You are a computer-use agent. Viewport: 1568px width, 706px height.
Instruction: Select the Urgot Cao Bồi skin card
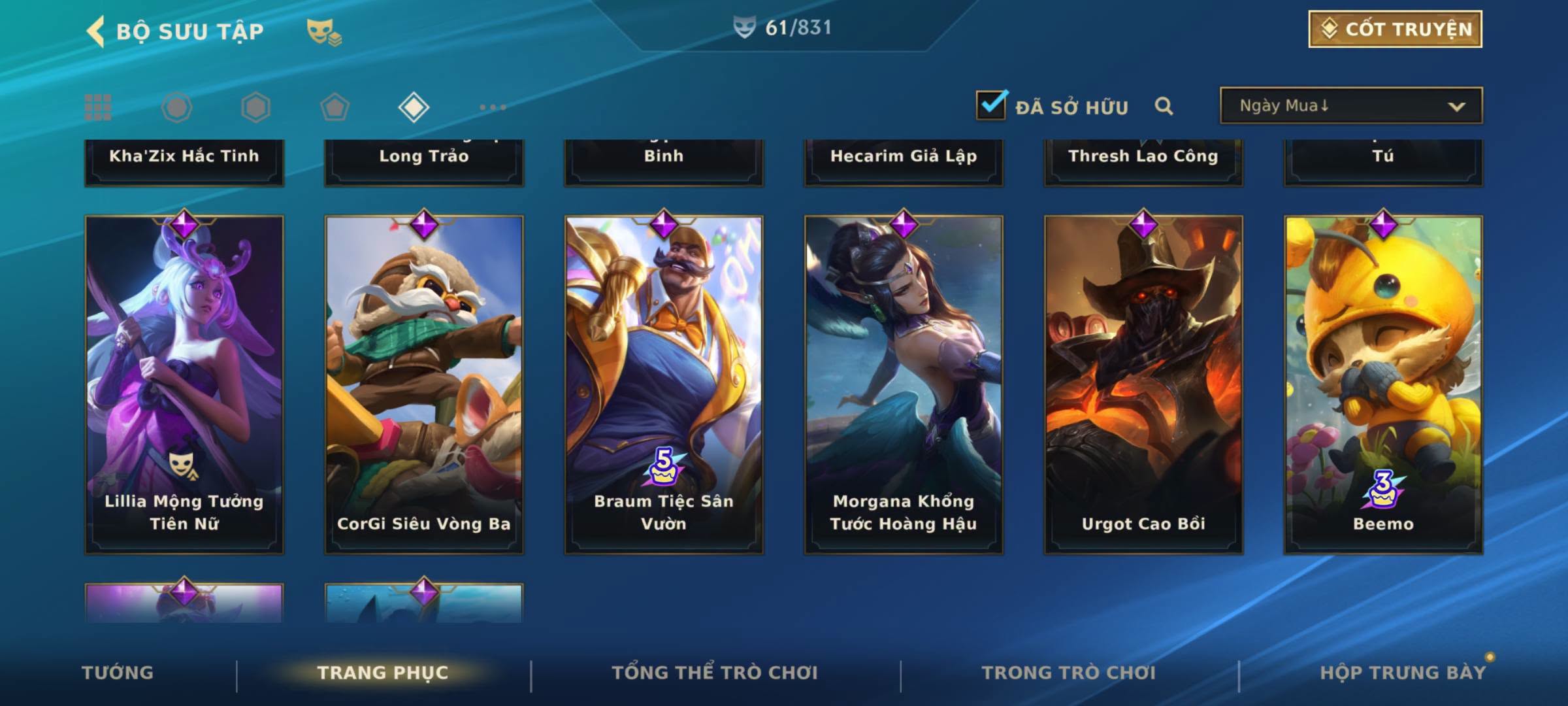[x=1143, y=384]
